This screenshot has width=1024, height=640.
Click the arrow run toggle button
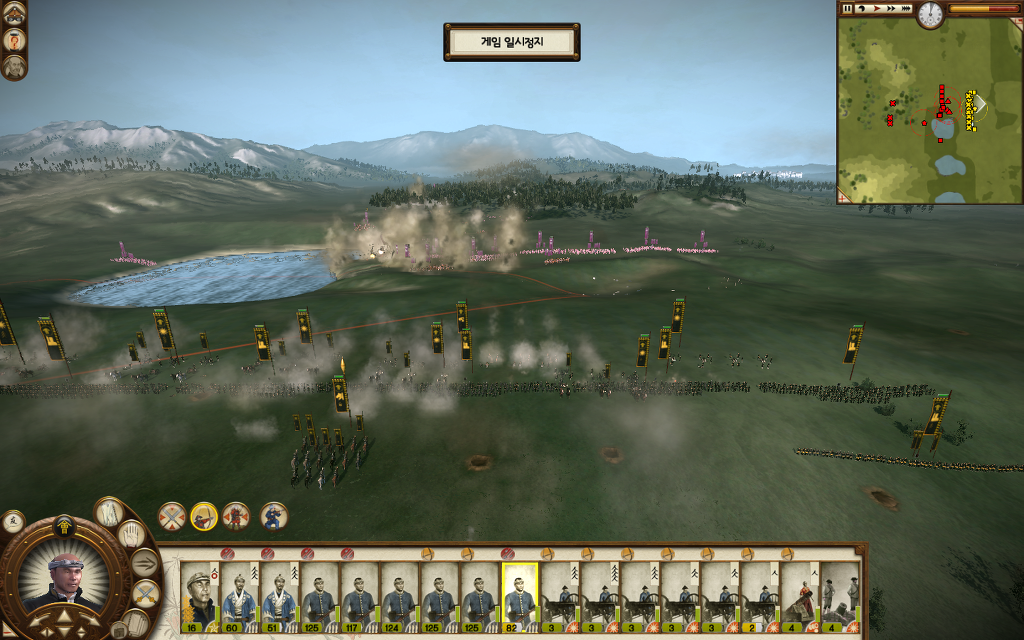(145, 563)
